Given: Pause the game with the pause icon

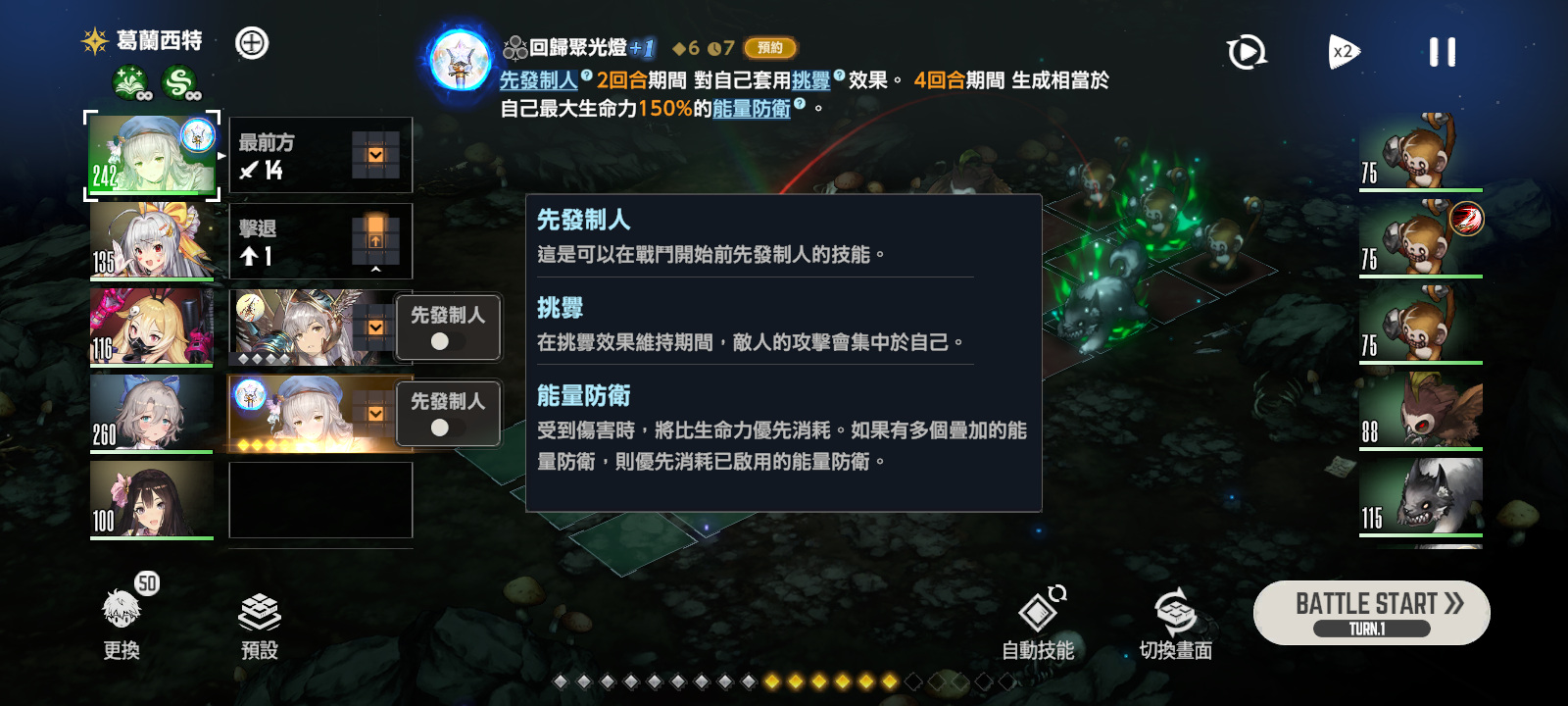Looking at the screenshot, I should pyautogui.click(x=1441, y=52).
